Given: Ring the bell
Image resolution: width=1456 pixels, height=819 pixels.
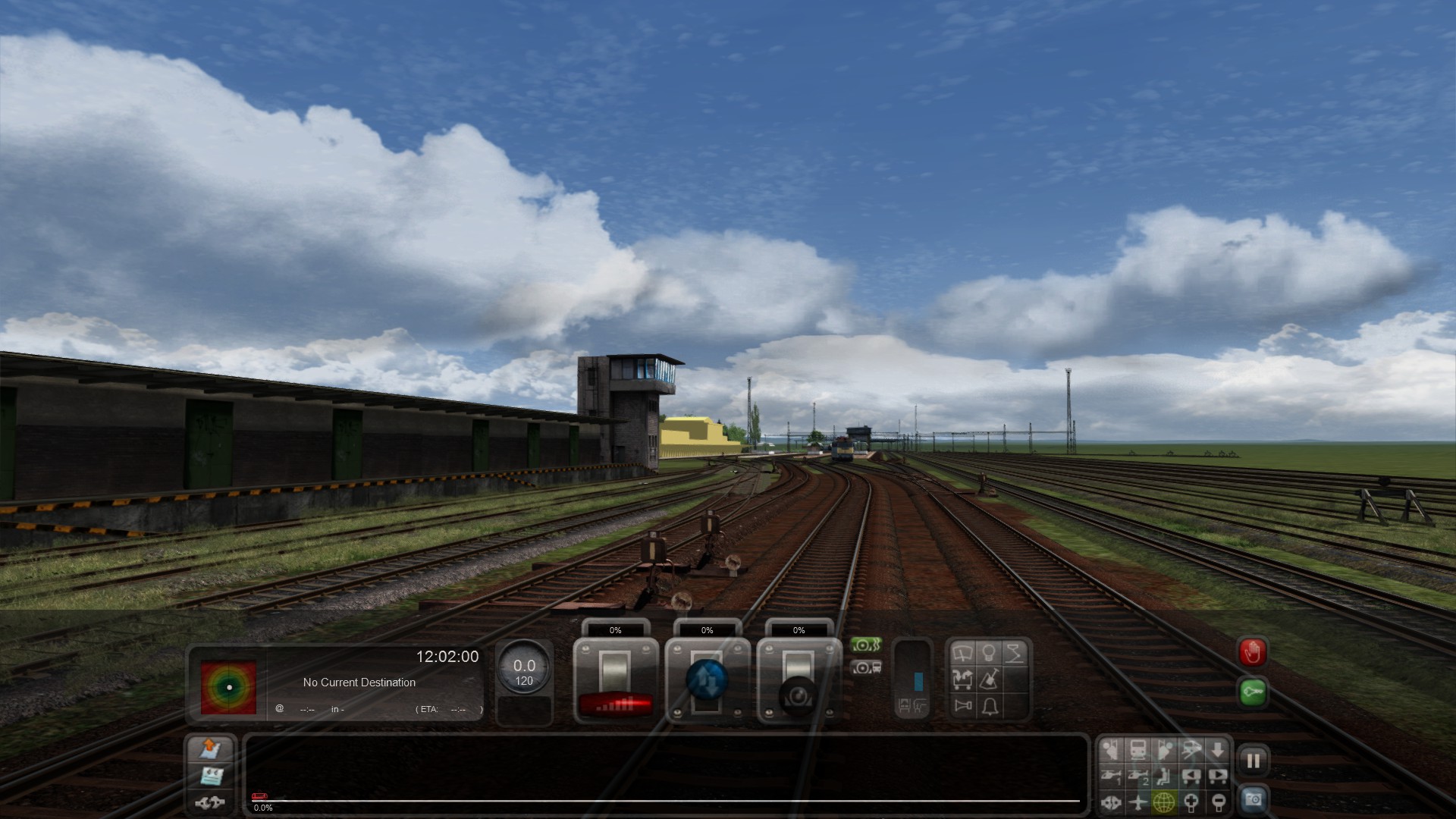Looking at the screenshot, I should point(990,707).
